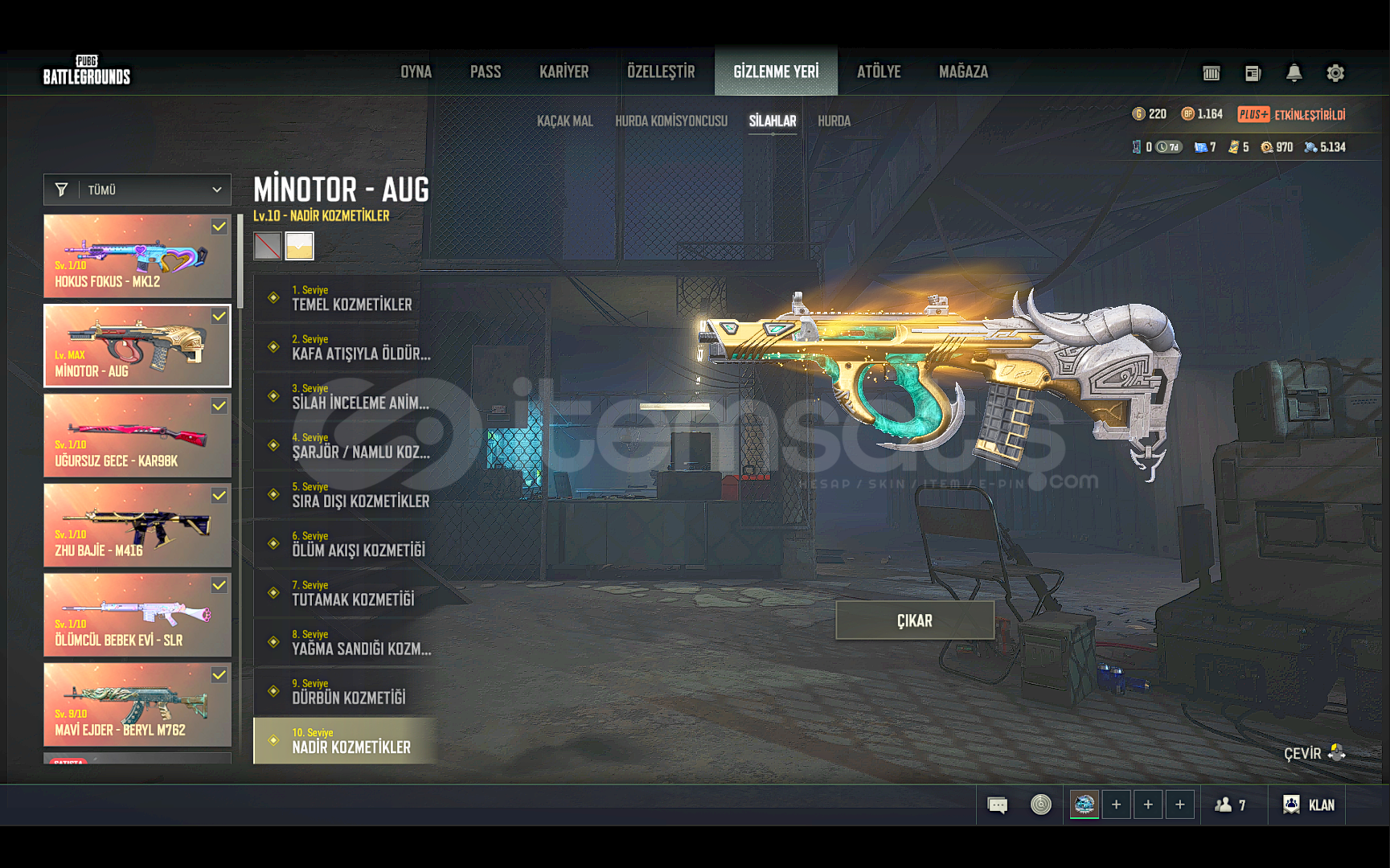
Task: Open the settings gear icon
Action: [1335, 73]
